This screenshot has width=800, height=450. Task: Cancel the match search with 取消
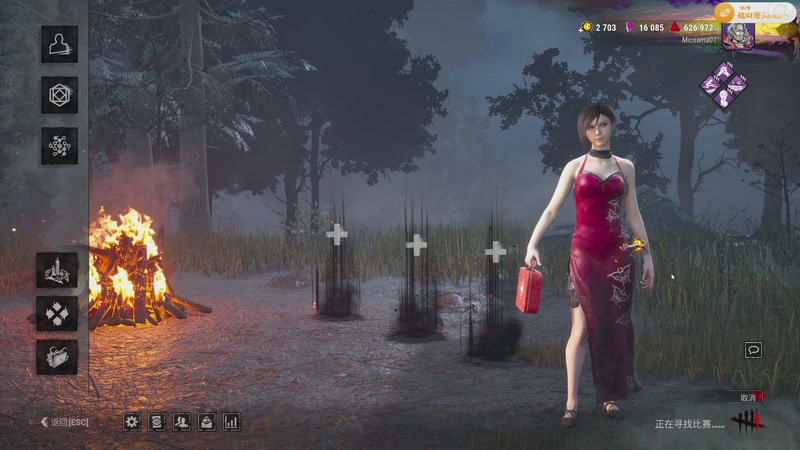pos(749,397)
